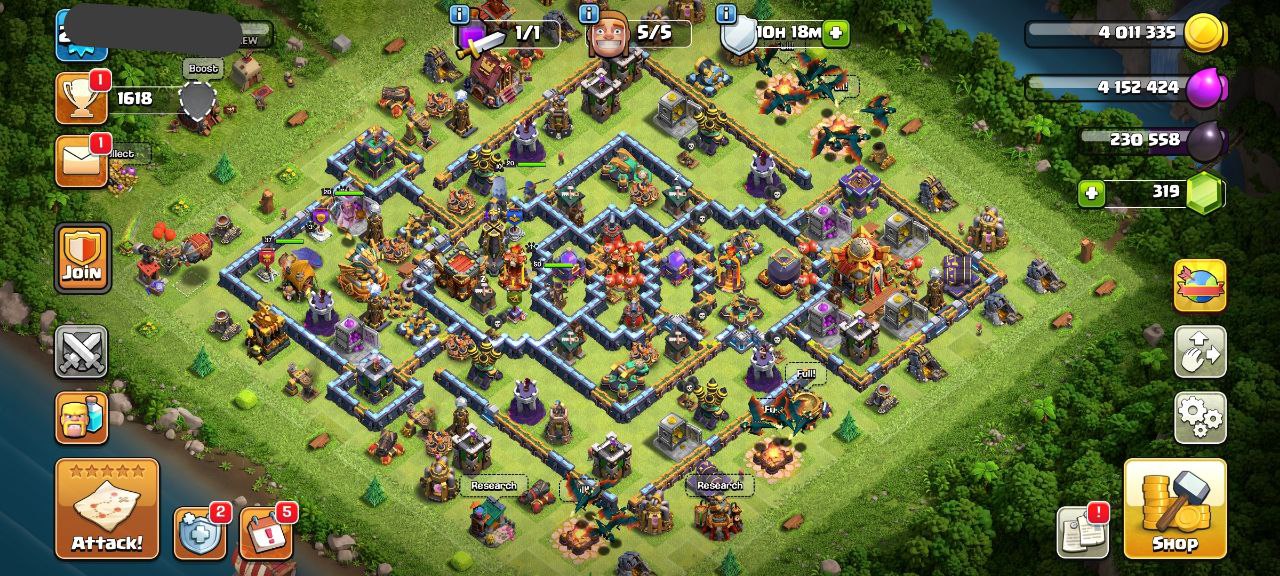The height and width of the screenshot is (576, 1280).
Task: Open the news papers icon
Action: (x=1082, y=532)
